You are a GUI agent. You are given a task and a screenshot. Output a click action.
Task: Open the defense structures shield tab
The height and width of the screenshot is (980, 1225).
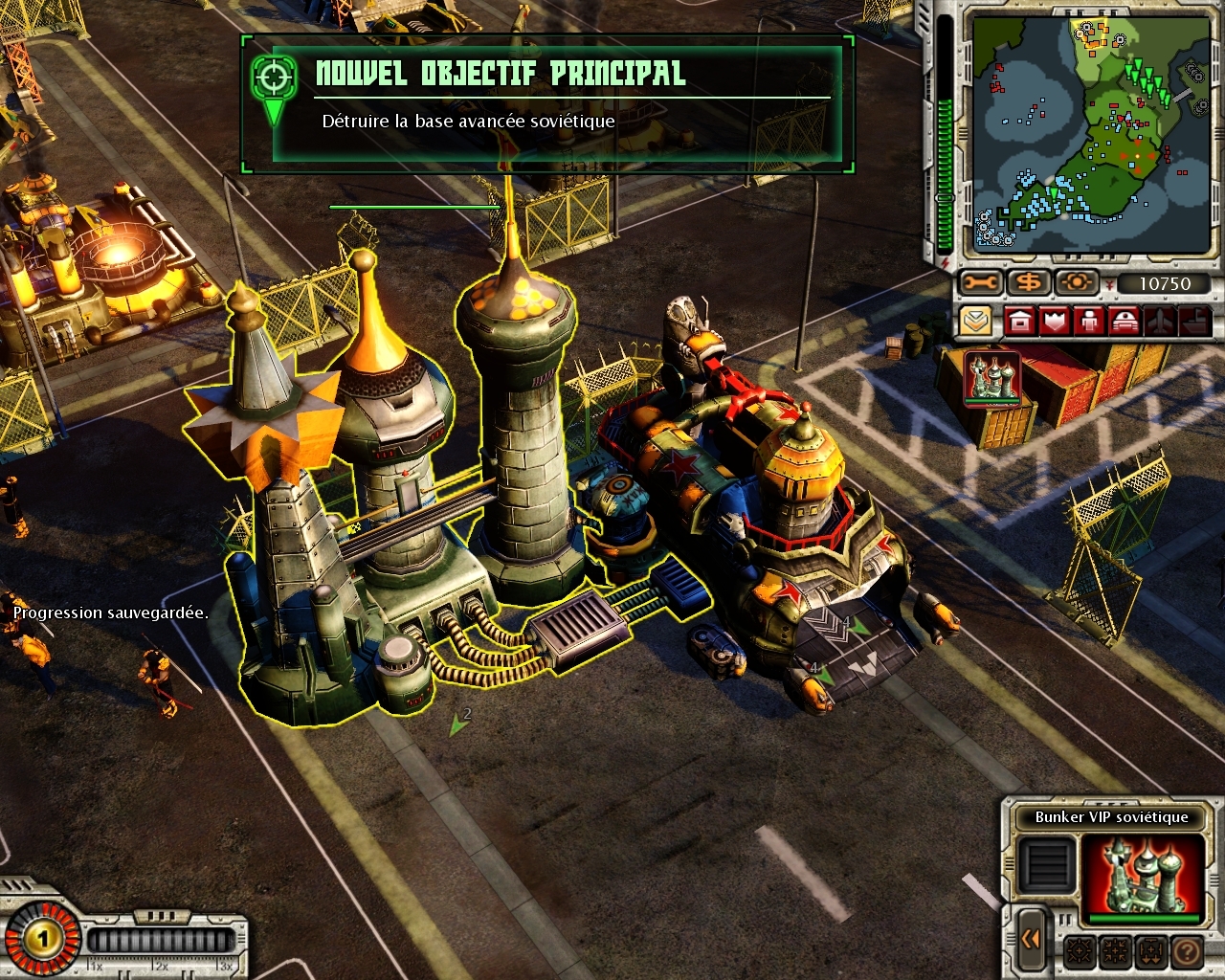click(x=1055, y=321)
